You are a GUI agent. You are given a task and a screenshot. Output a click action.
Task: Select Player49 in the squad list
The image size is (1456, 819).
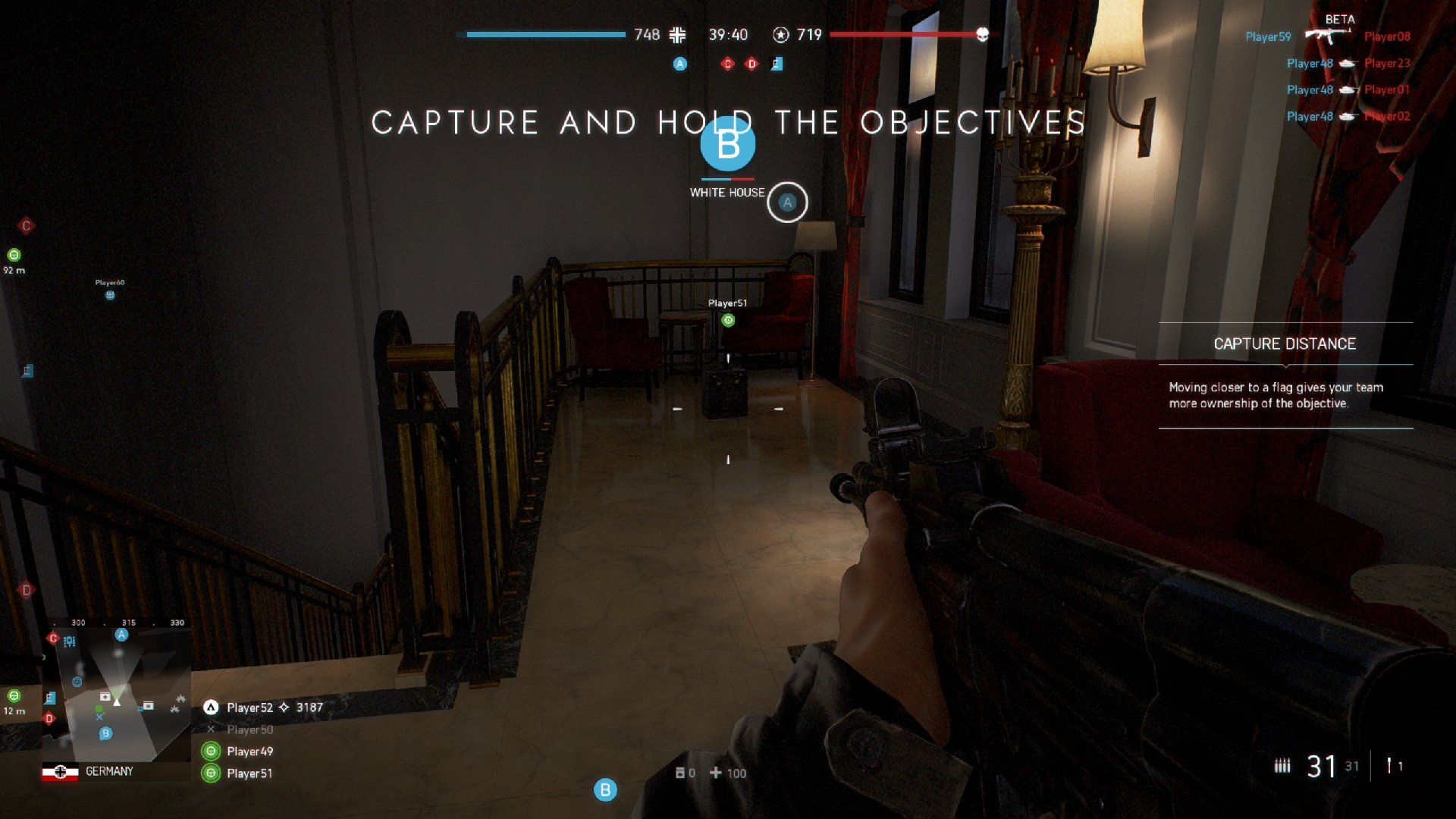click(249, 752)
